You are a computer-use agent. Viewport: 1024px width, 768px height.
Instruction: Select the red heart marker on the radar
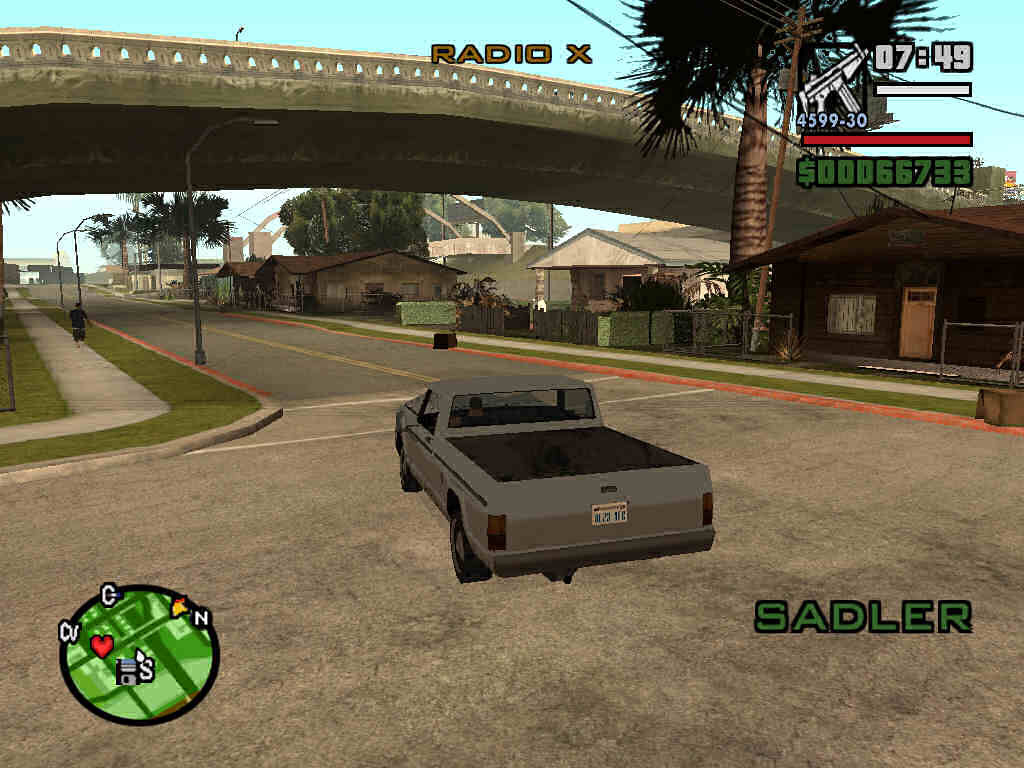[102, 646]
